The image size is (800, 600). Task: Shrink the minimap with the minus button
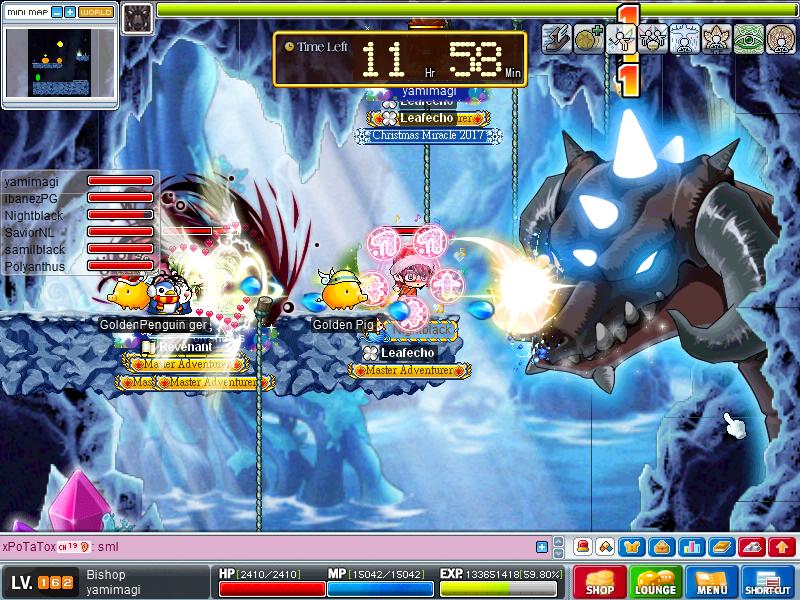coord(56,13)
